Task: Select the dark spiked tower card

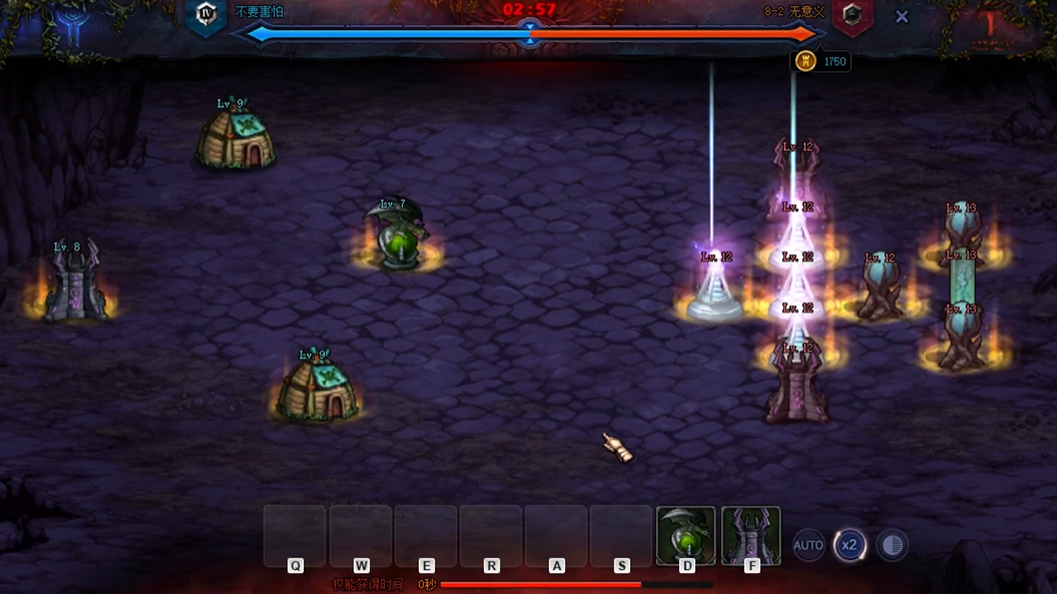Action: pyautogui.click(x=751, y=536)
